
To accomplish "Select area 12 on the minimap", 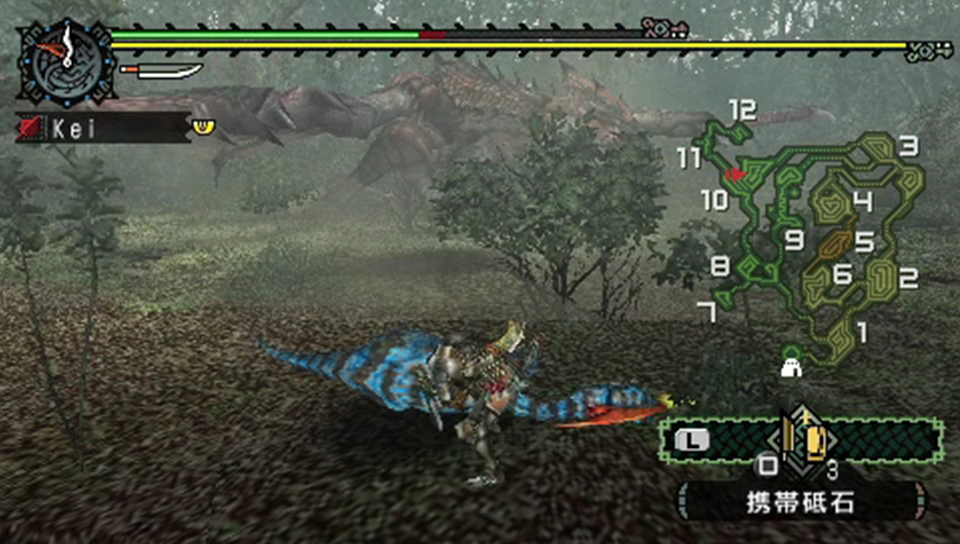I will click(742, 110).
